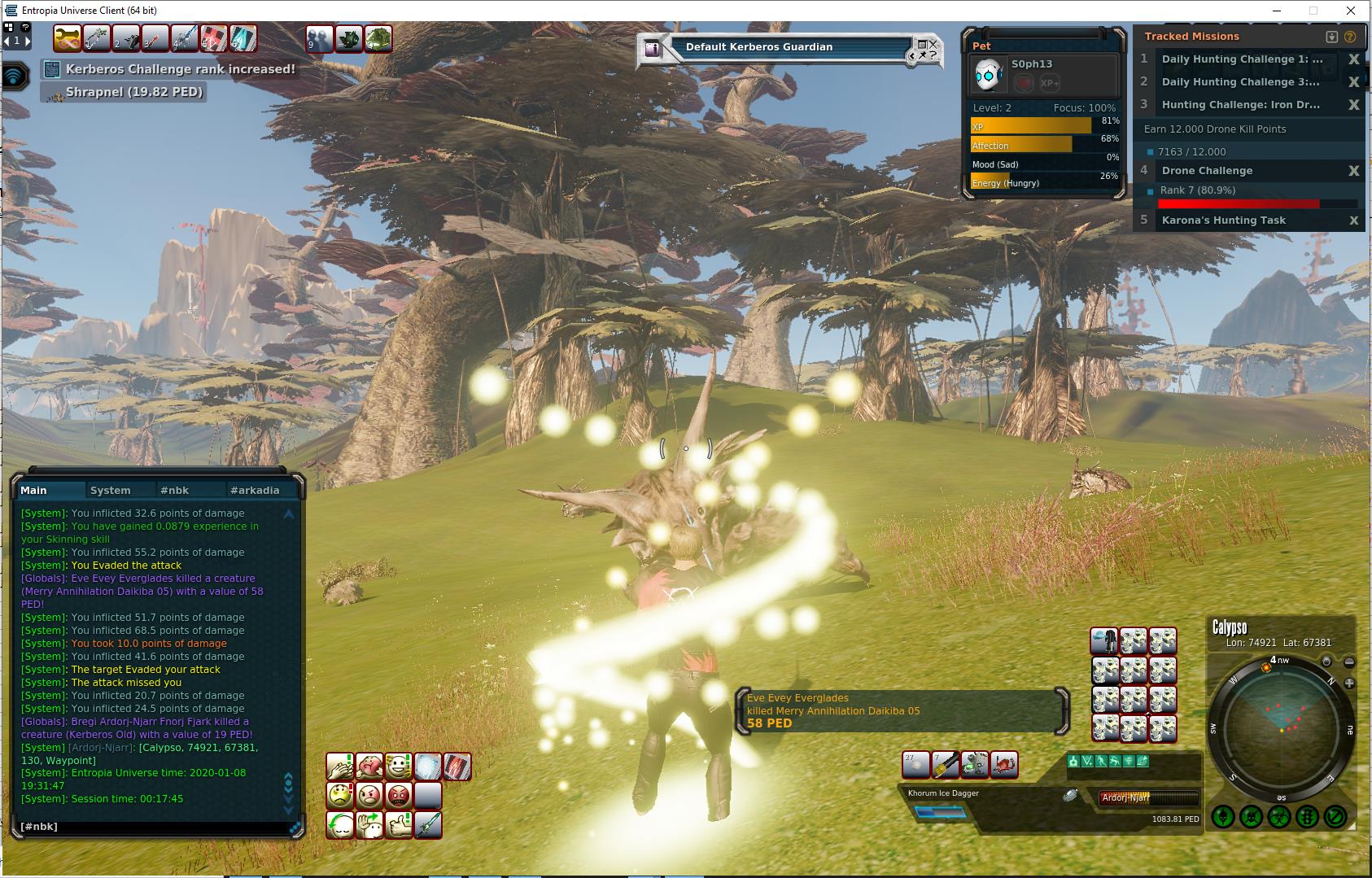Select Karona's Hunting Task mission
Viewport: 1372px width, 878px height.
click(1223, 221)
